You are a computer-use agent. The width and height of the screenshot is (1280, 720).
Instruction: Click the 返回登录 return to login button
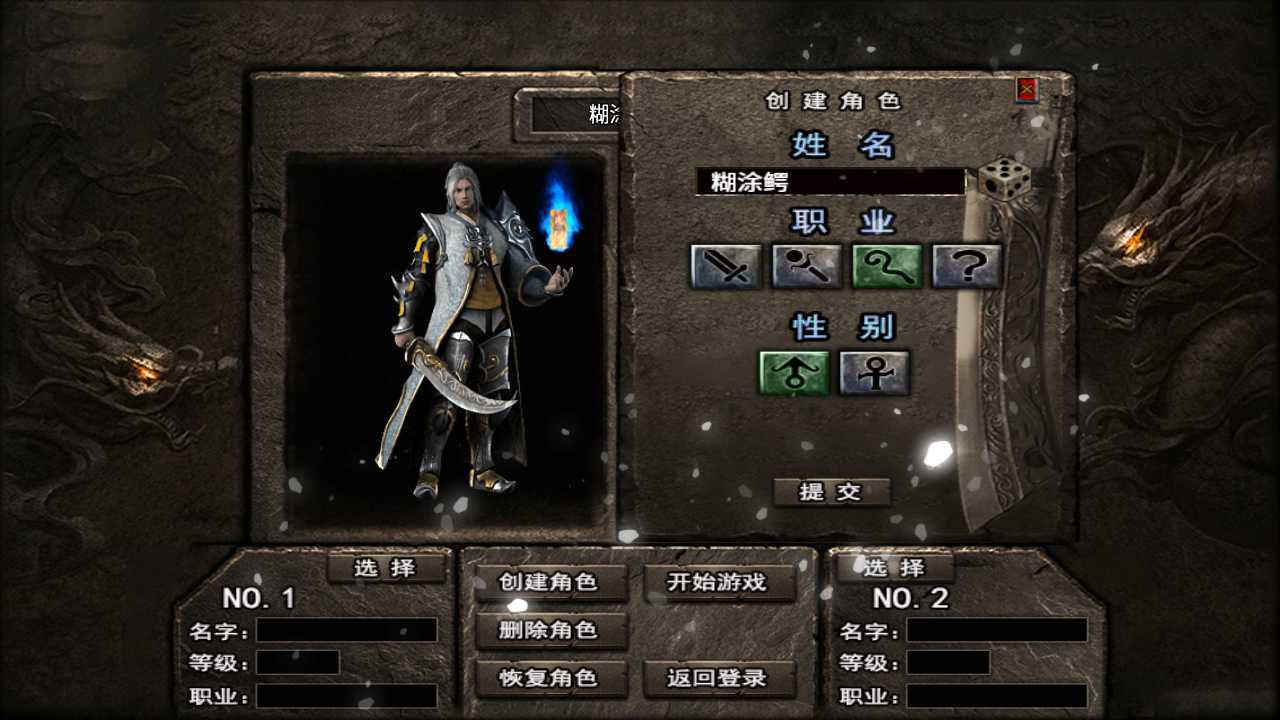(722, 678)
